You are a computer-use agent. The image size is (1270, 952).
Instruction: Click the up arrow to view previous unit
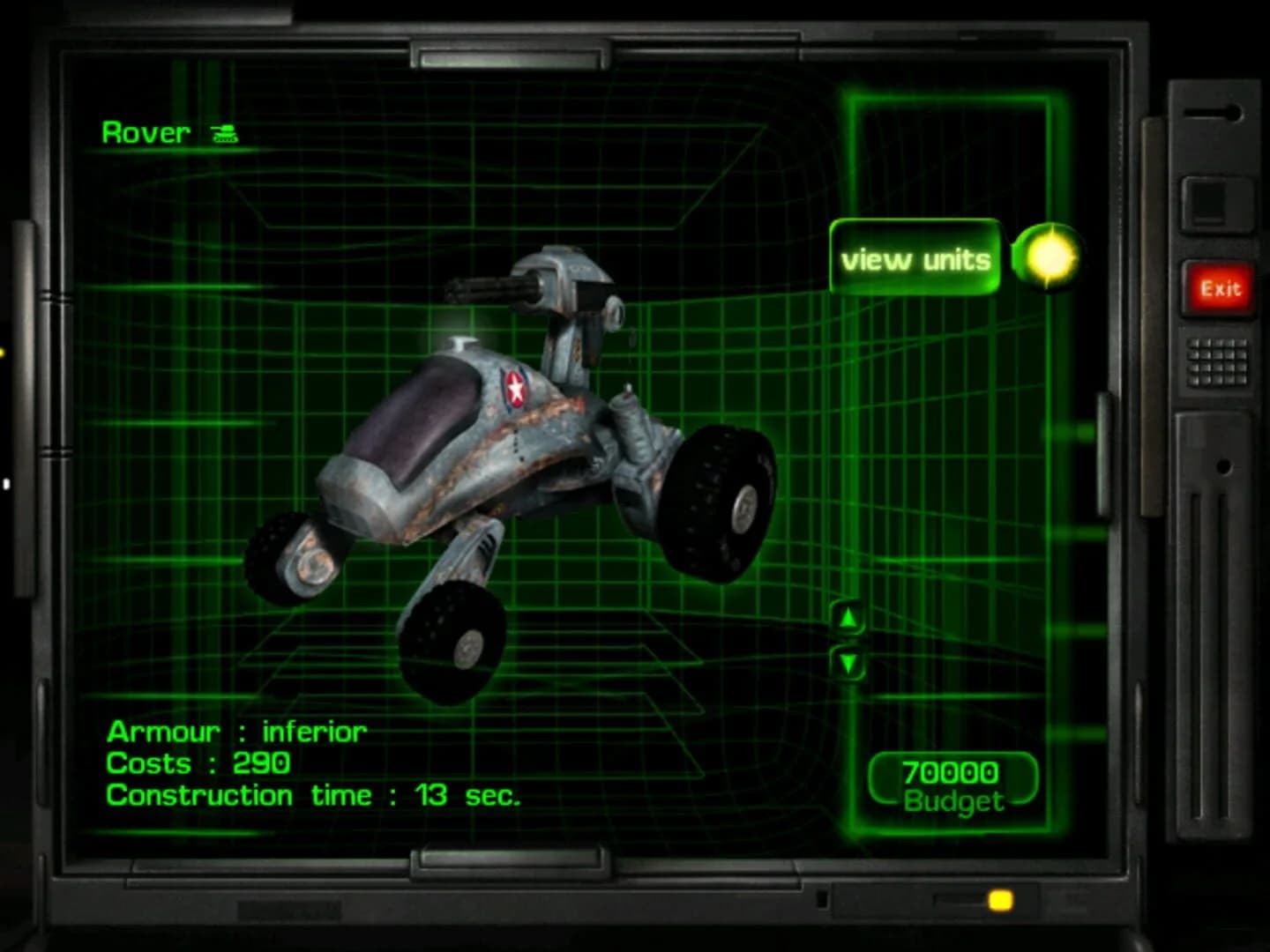coord(849,617)
